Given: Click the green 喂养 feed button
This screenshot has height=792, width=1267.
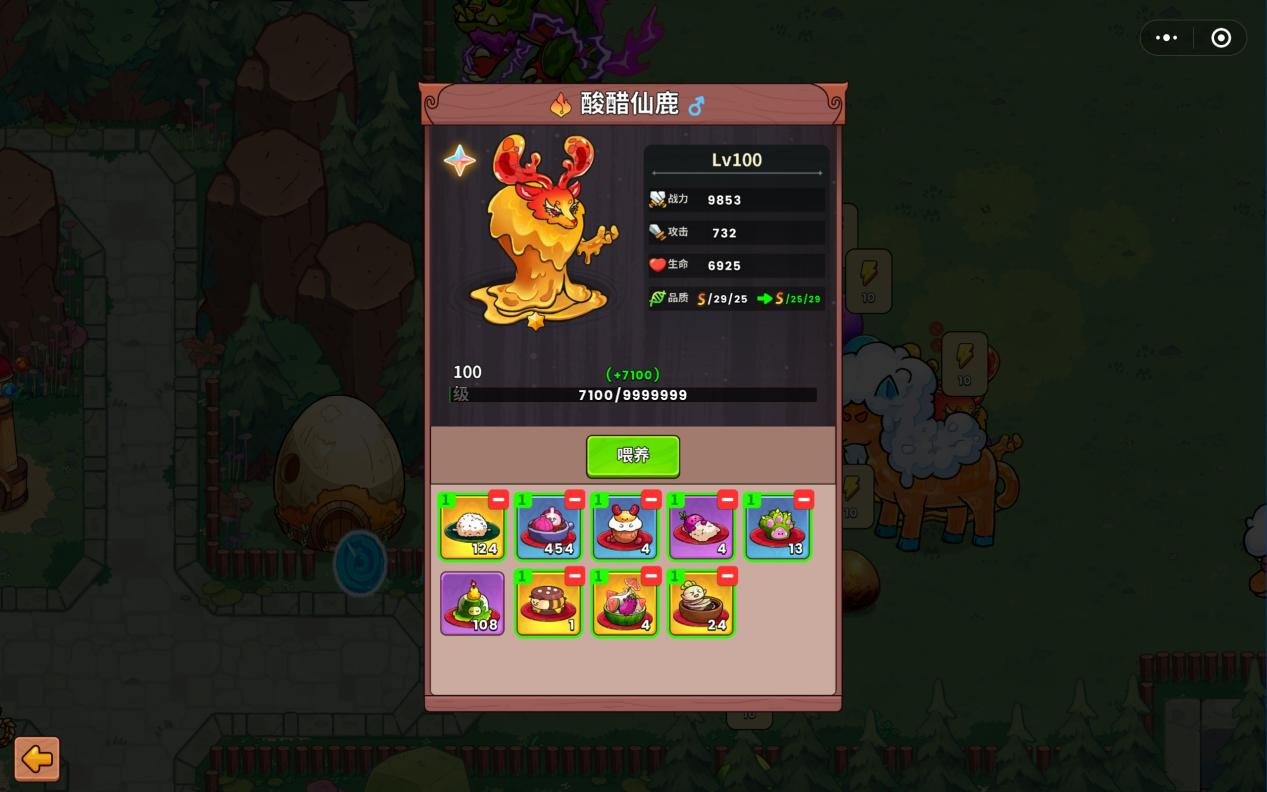Looking at the screenshot, I should click(x=633, y=456).
